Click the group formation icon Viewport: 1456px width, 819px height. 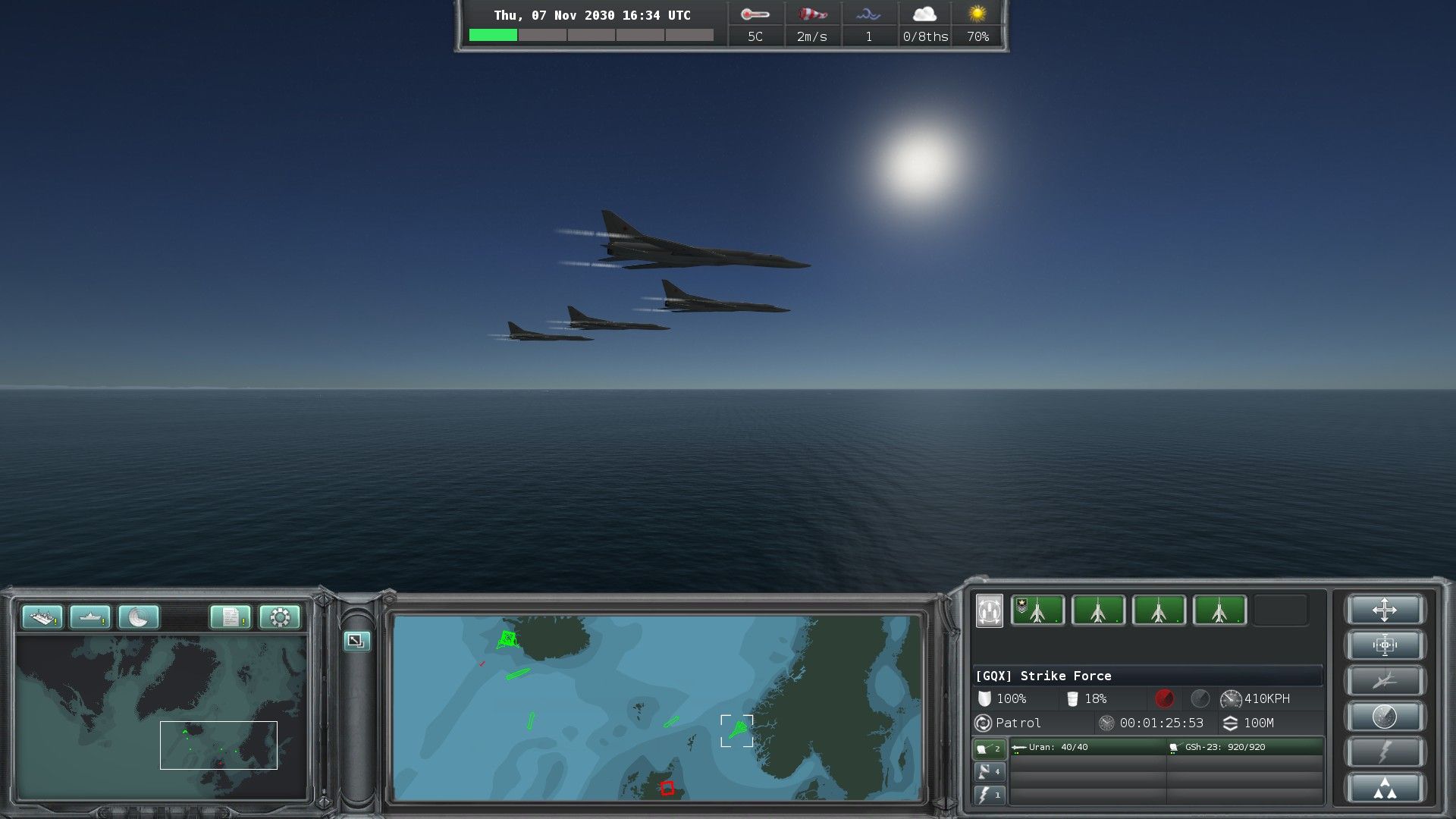[989, 610]
